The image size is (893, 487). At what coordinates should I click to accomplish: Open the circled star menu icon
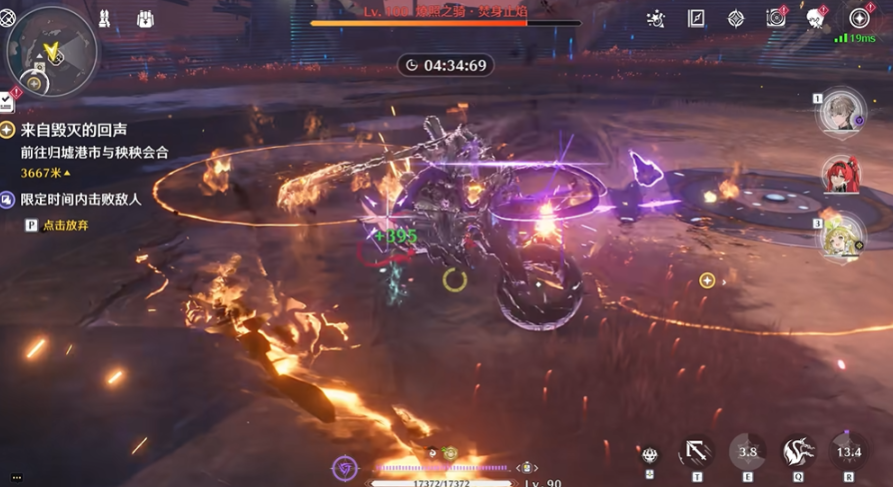858,19
